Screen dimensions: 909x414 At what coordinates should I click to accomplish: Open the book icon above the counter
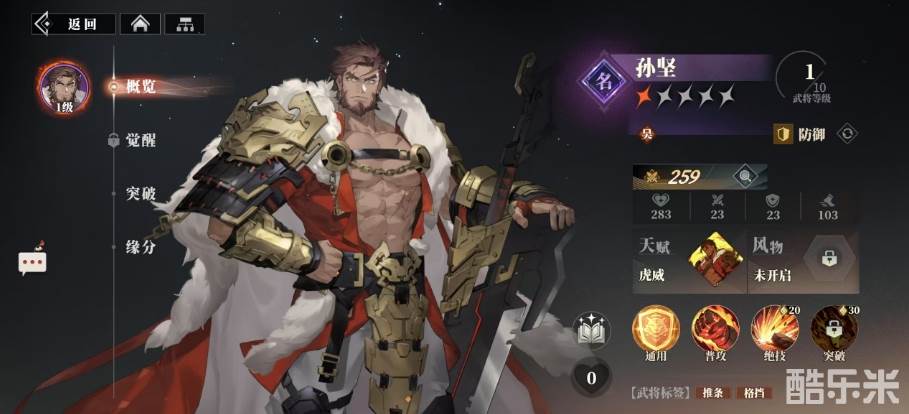[x=590, y=330]
